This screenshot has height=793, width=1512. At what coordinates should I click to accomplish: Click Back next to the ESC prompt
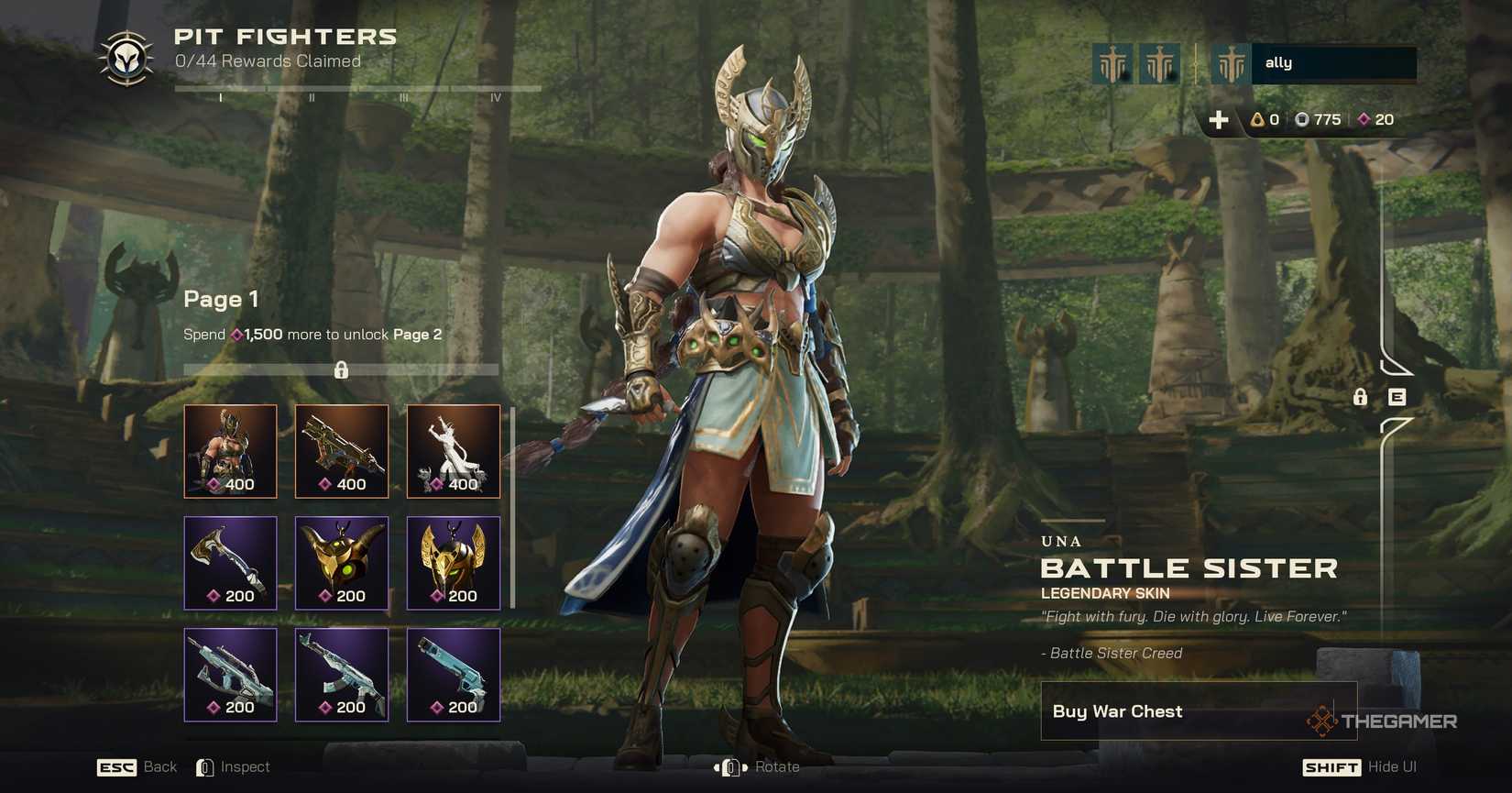[x=159, y=766]
